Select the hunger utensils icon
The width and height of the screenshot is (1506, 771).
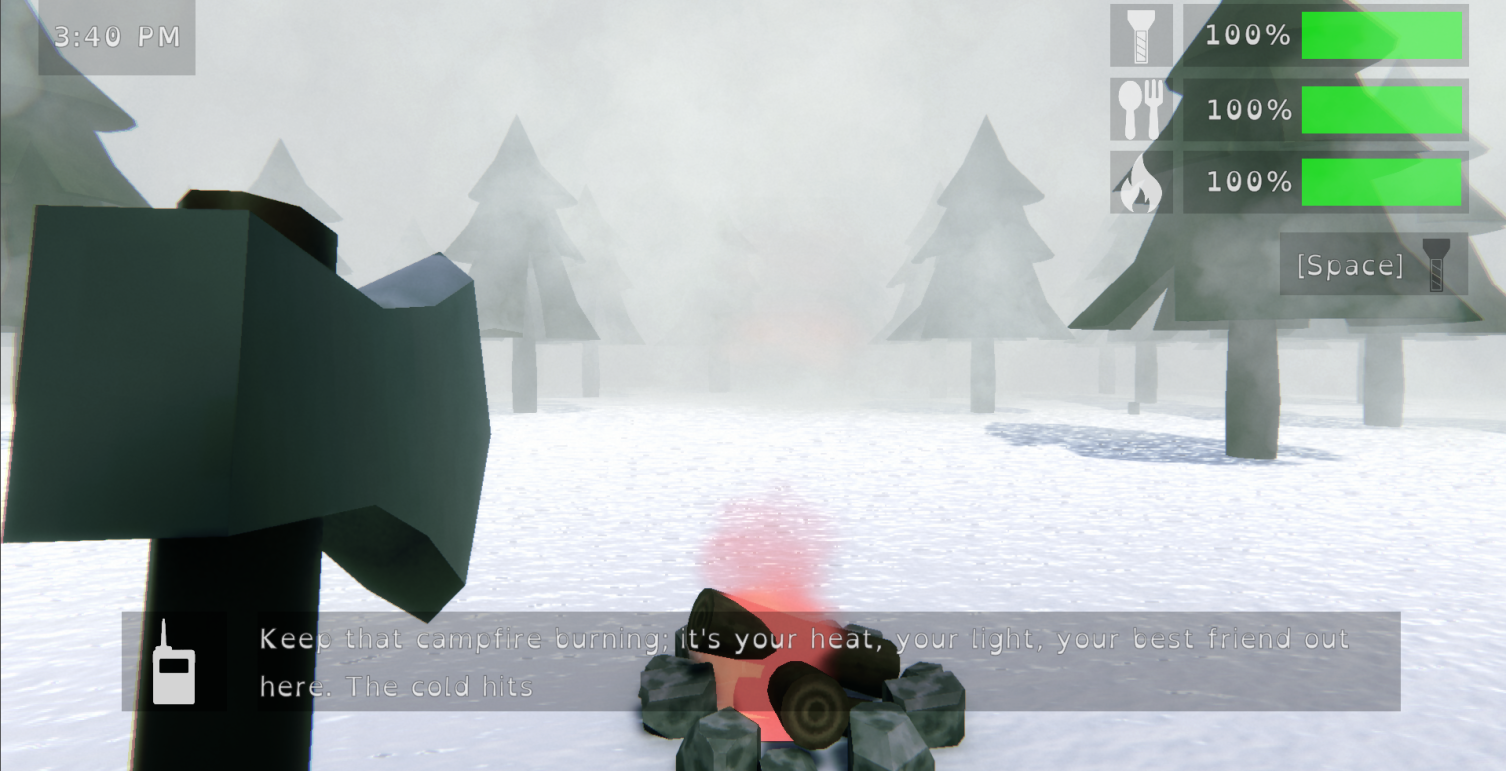pos(1140,108)
